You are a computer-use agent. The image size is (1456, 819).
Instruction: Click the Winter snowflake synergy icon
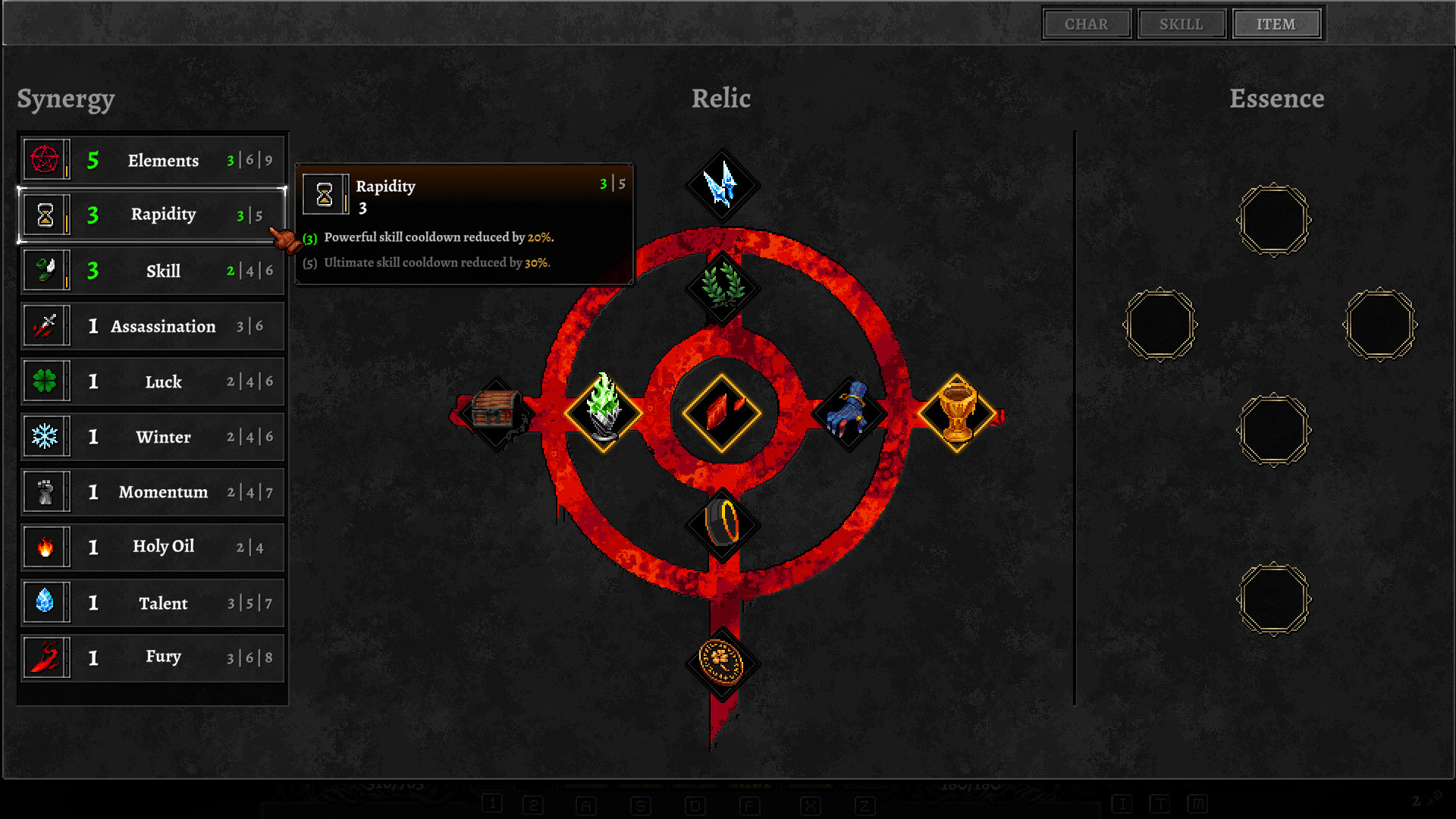tap(46, 436)
